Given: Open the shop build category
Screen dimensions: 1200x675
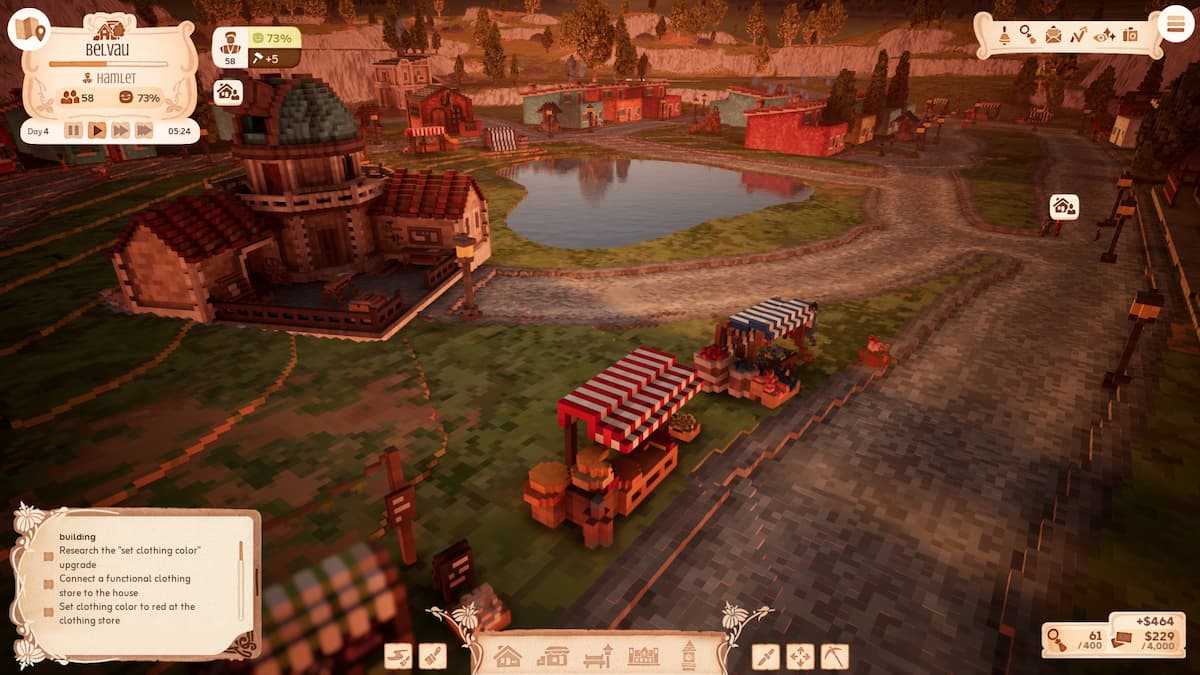Looking at the screenshot, I should 552,657.
